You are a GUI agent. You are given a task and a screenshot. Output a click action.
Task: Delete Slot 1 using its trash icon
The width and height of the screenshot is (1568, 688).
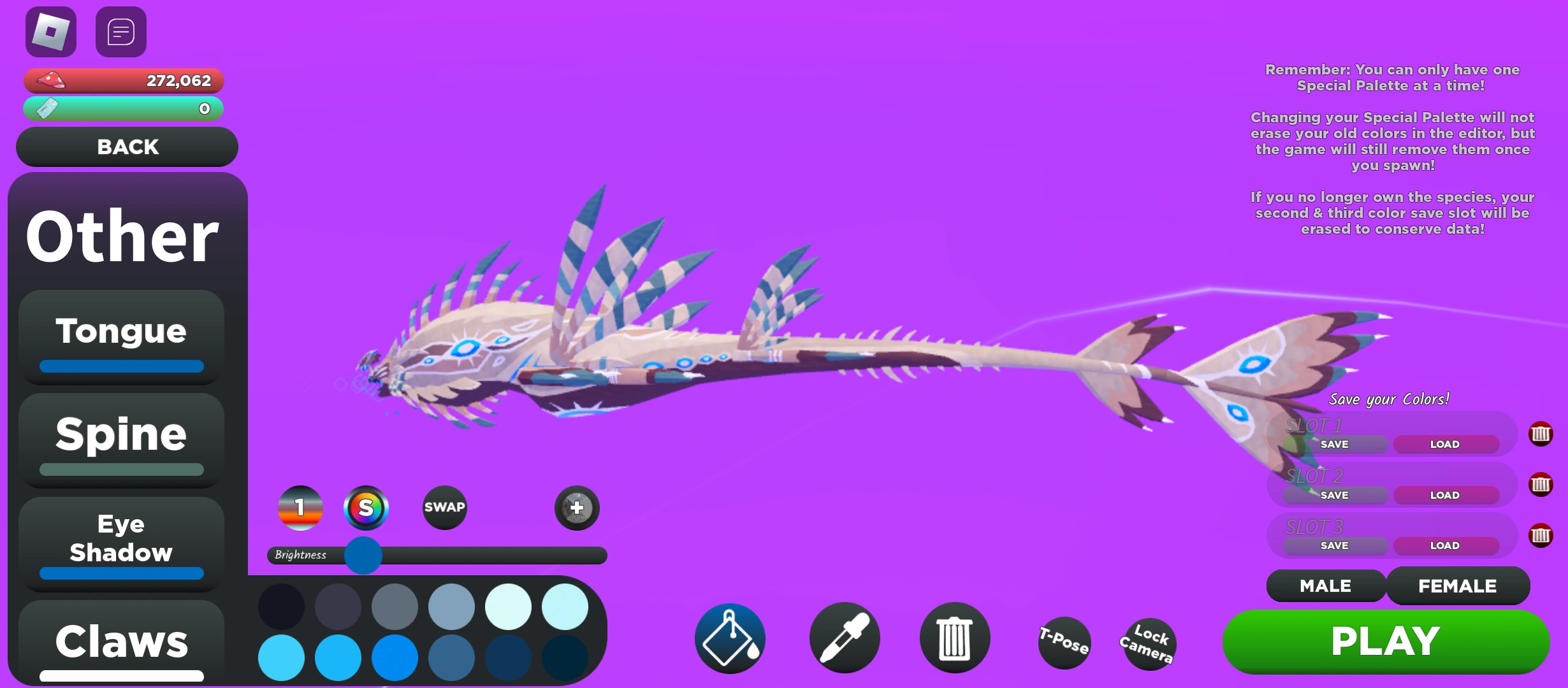click(1541, 434)
